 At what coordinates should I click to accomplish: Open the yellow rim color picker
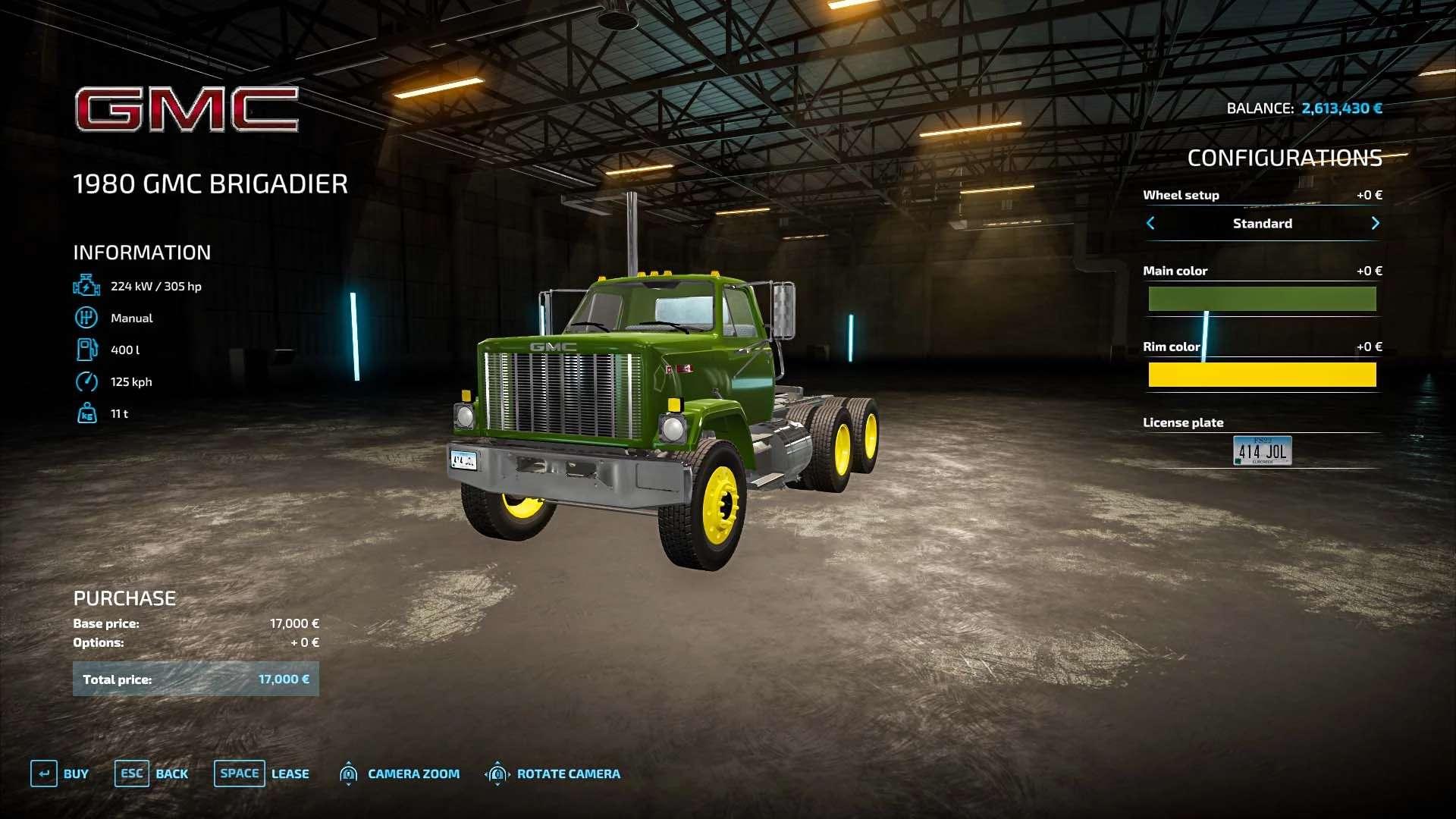tap(1262, 375)
